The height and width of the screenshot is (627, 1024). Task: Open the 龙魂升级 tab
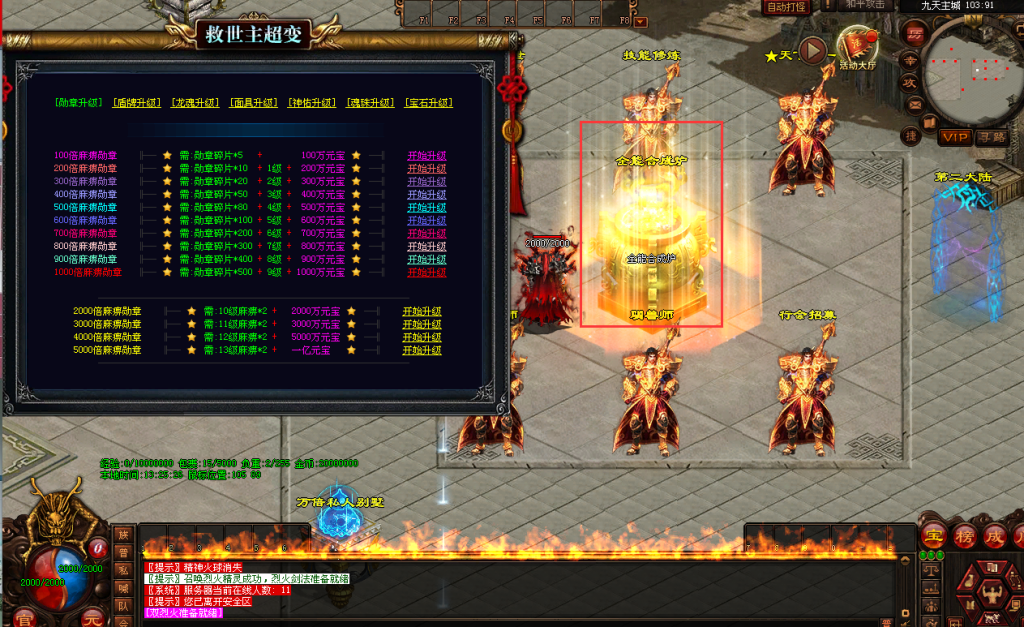(197, 103)
